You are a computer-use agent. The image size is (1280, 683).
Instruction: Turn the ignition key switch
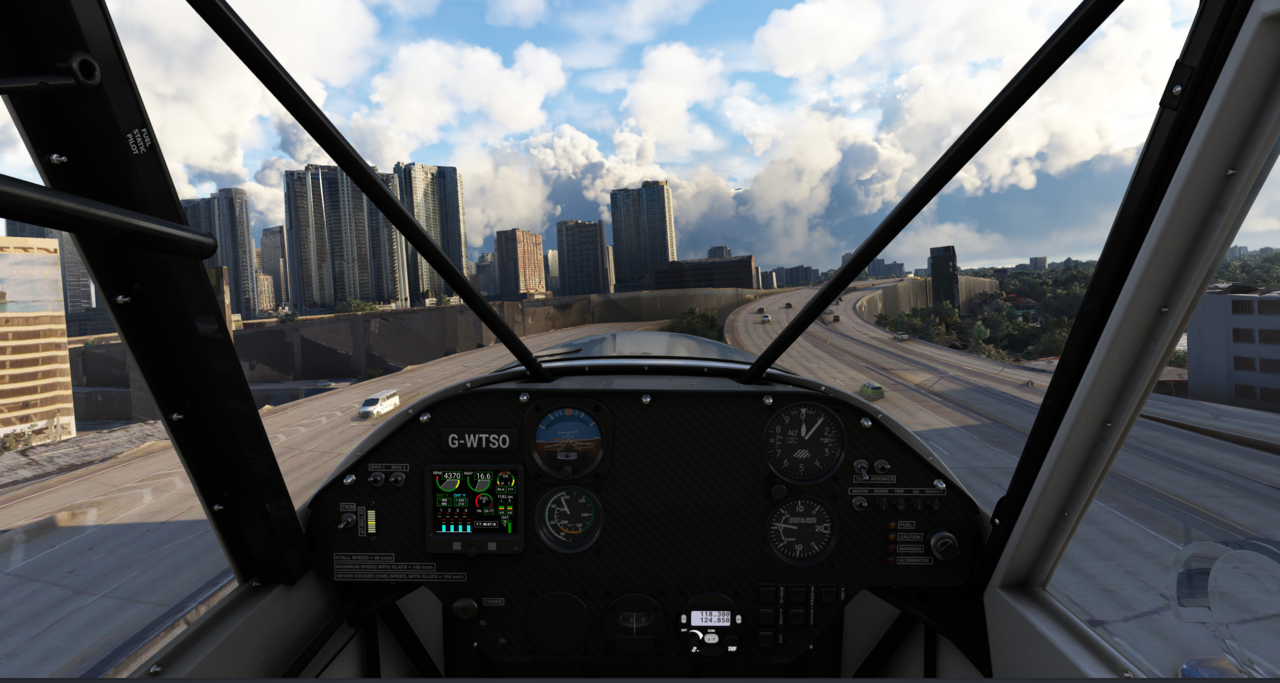click(941, 544)
